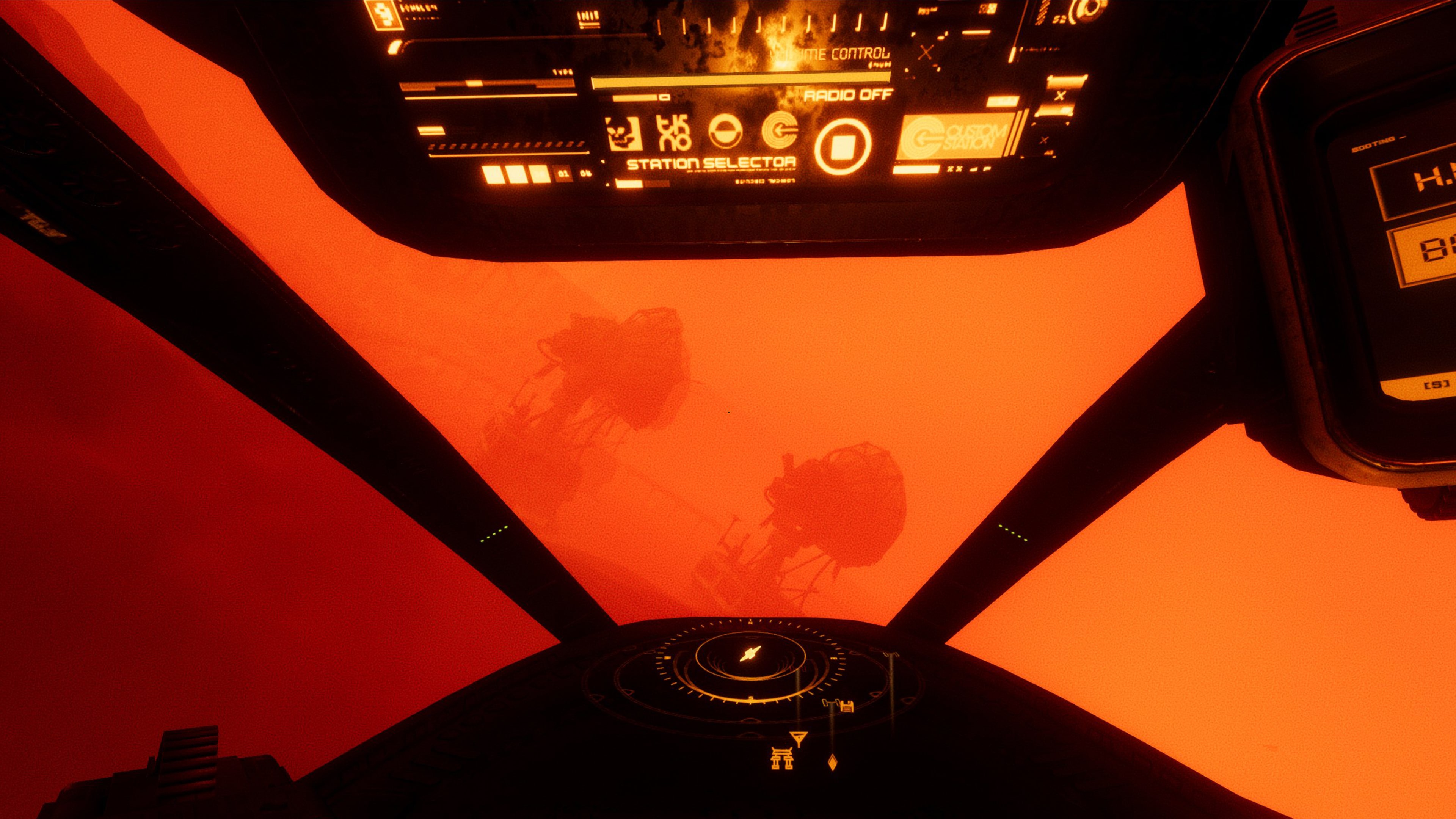Toggle the small square indicator under the volume bar
The width and height of the screenshot is (1456, 819).
click(x=665, y=98)
